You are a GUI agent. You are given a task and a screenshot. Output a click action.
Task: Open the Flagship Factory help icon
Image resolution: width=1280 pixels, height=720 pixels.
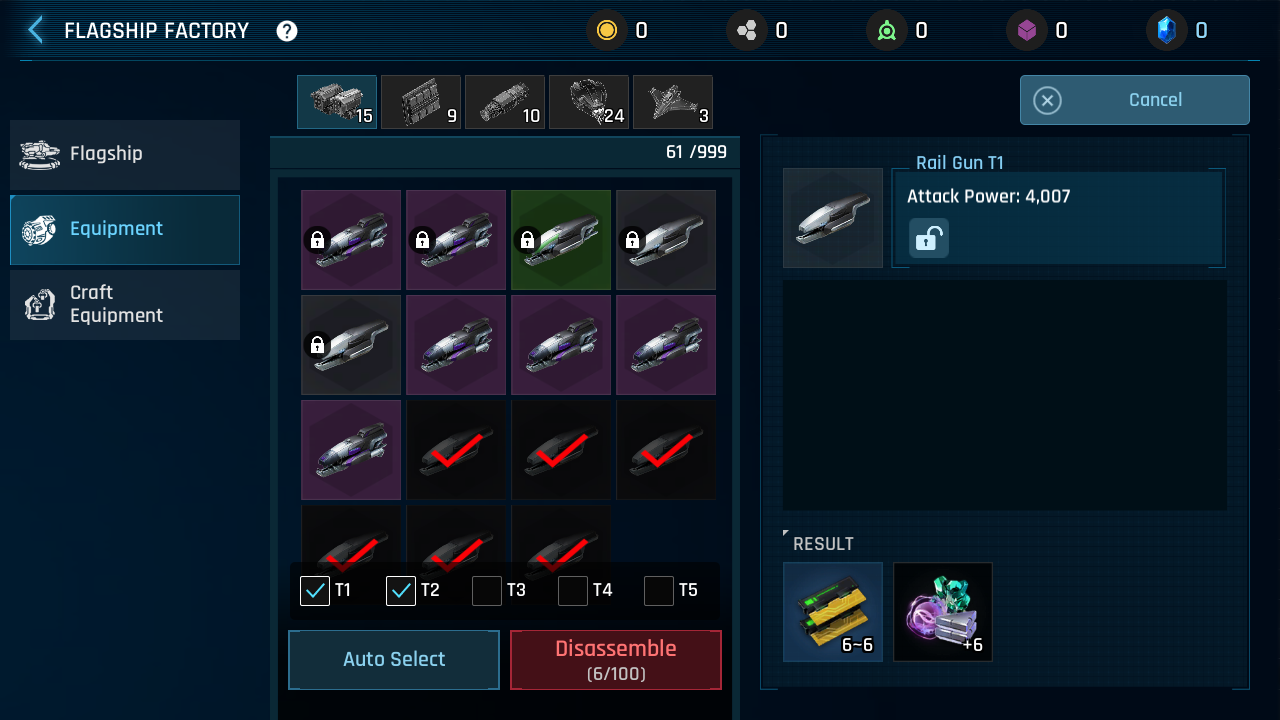click(x=287, y=31)
